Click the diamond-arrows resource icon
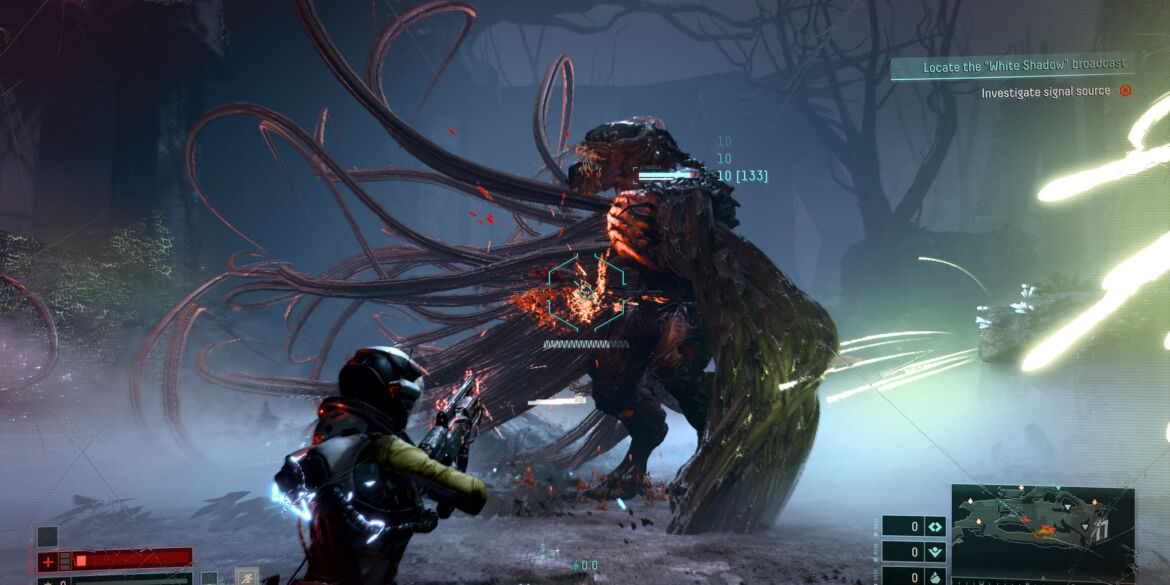The image size is (1170, 585). pyautogui.click(x=934, y=527)
